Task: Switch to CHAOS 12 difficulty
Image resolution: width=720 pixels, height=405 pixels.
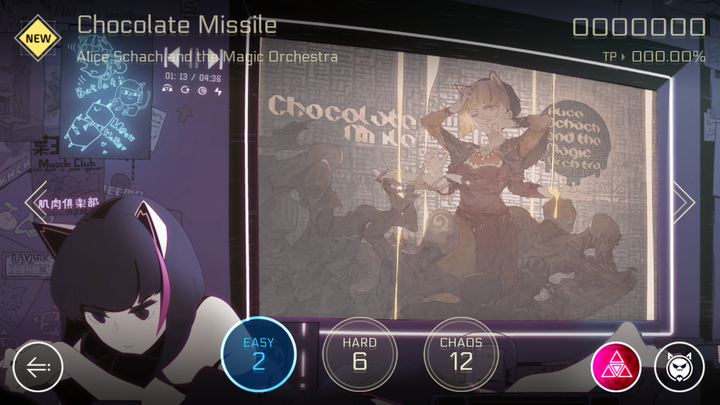Action: coord(460,353)
